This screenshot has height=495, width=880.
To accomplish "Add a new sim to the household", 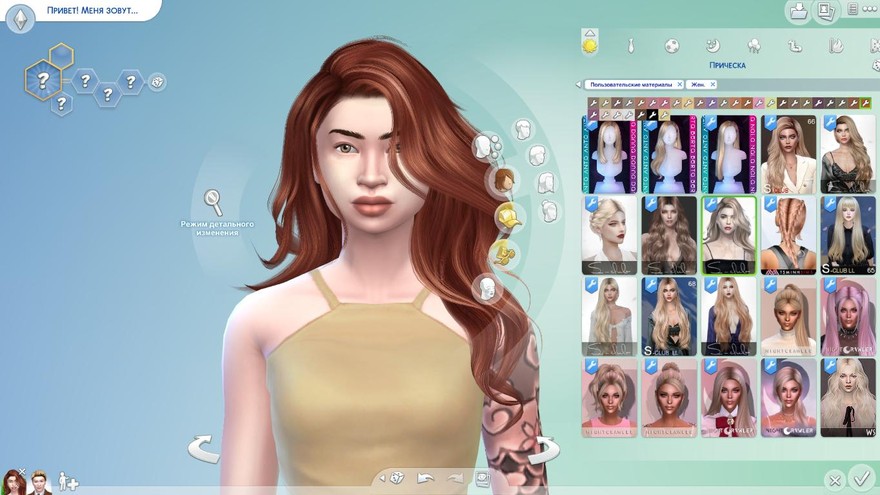I will point(68,482).
